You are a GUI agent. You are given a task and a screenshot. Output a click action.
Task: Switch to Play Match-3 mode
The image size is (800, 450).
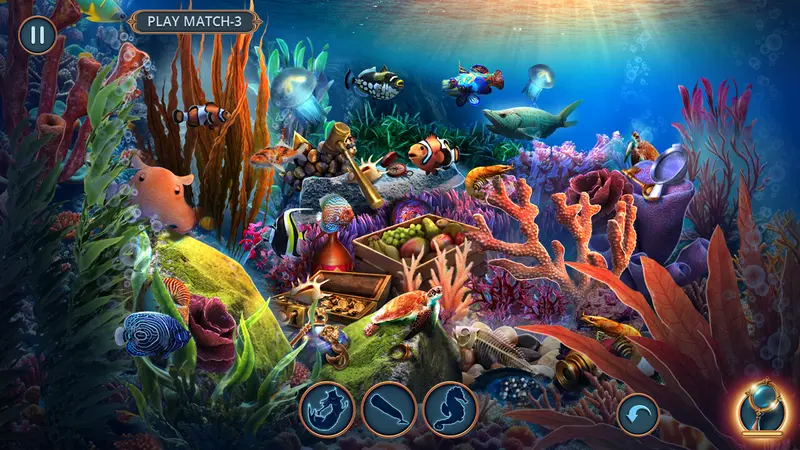(196, 20)
